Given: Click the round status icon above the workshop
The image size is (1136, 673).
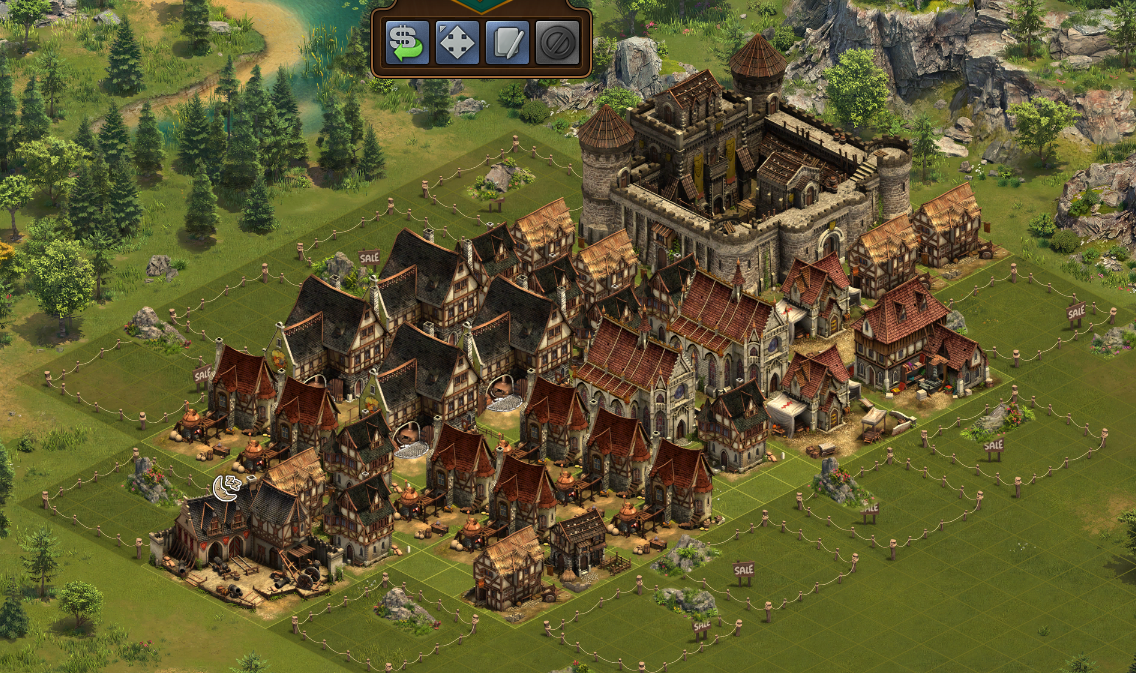Looking at the screenshot, I should click(227, 488).
